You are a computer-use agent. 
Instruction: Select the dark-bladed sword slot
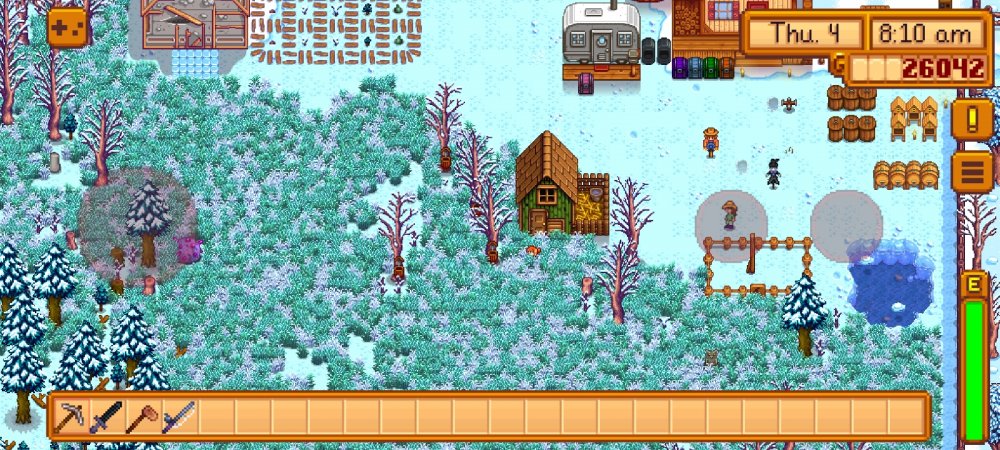point(106,416)
